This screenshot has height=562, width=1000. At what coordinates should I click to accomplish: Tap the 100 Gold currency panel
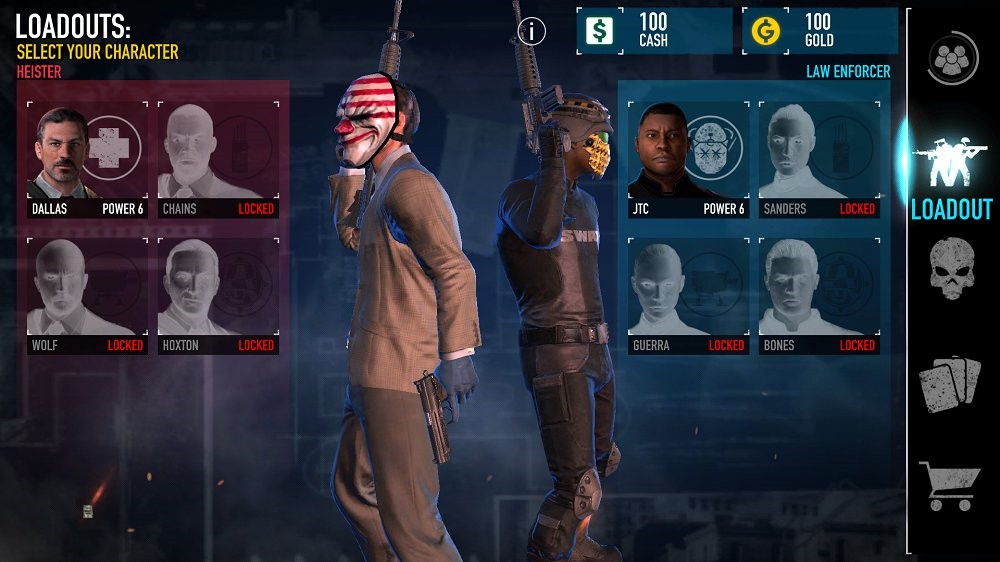coord(820,31)
